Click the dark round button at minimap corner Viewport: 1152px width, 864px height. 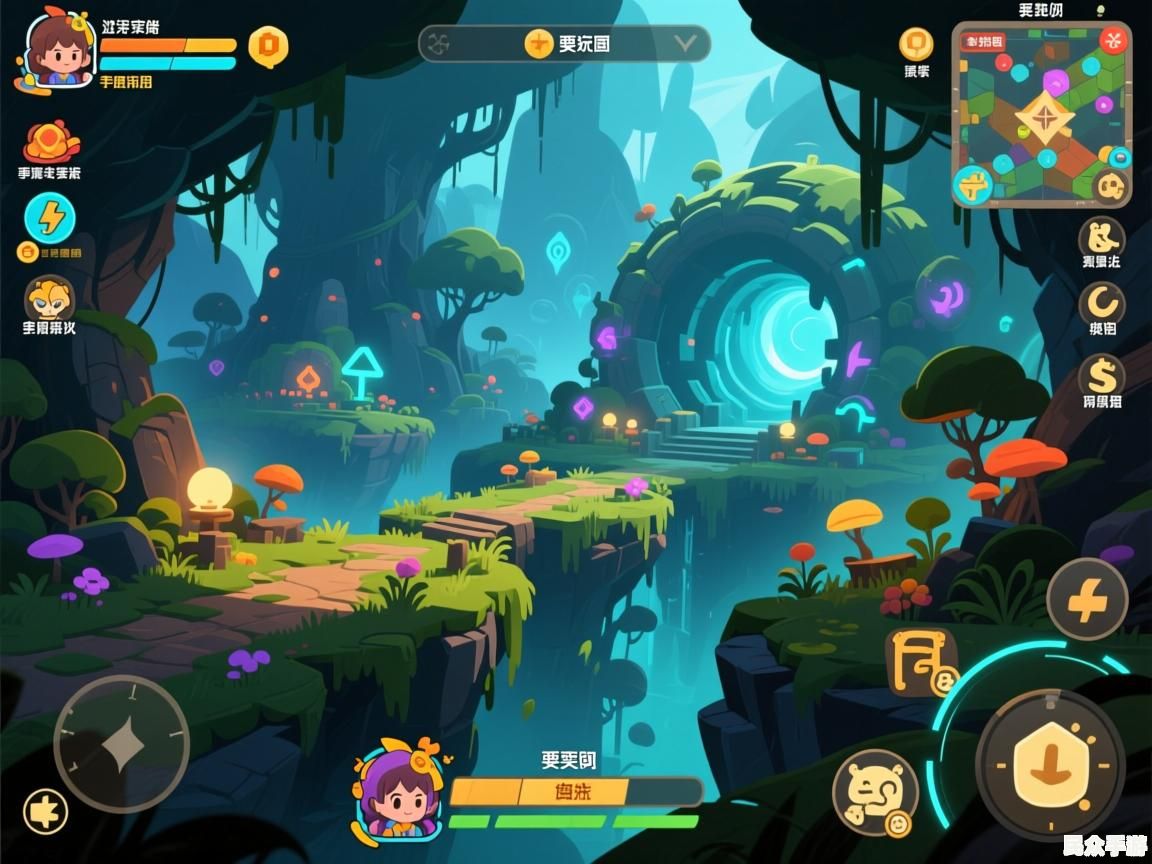[1109, 185]
